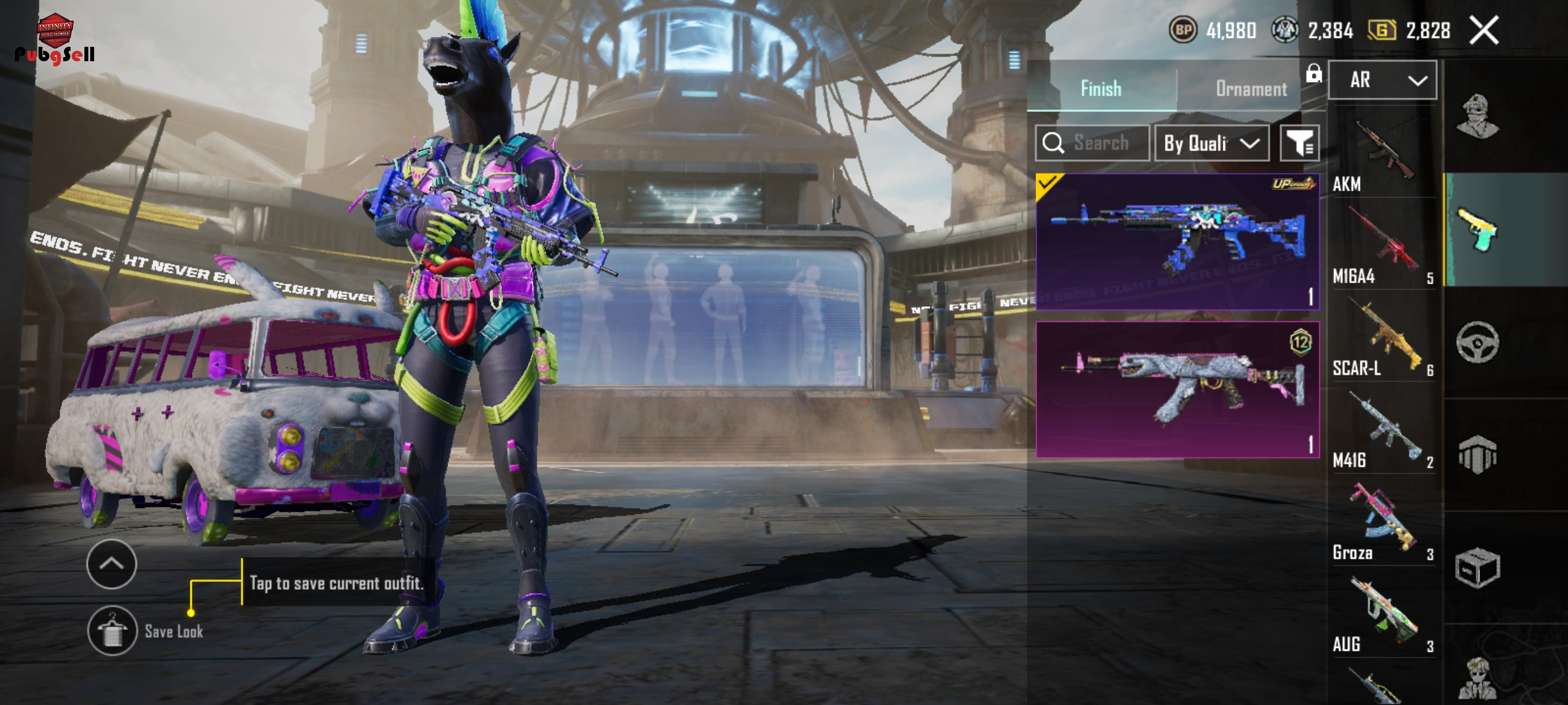Viewport: 1568px width, 705px height.
Task: Switch to the Finish tab
Action: click(1100, 89)
